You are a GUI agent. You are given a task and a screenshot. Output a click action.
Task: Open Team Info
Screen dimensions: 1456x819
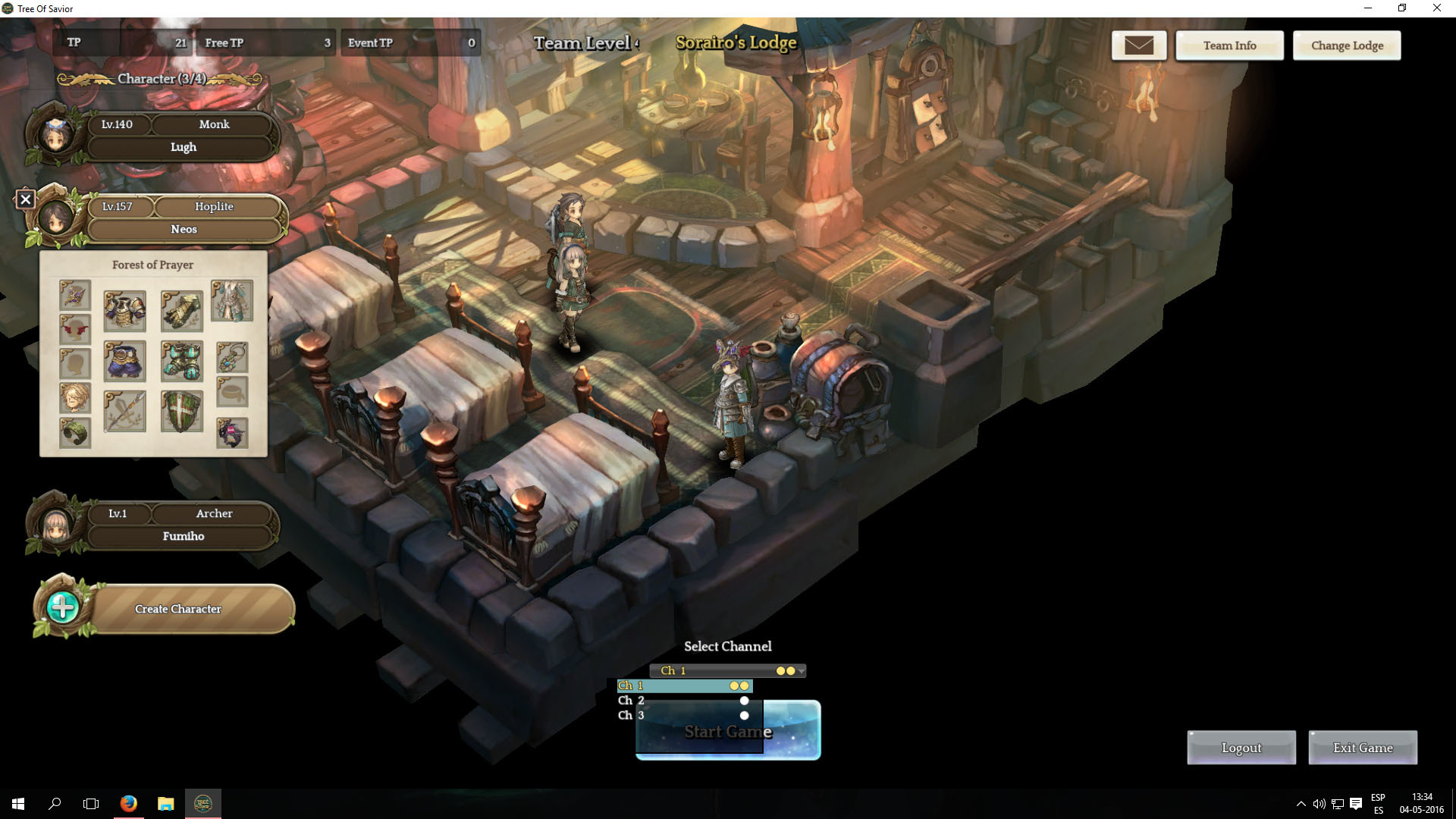point(1229,45)
